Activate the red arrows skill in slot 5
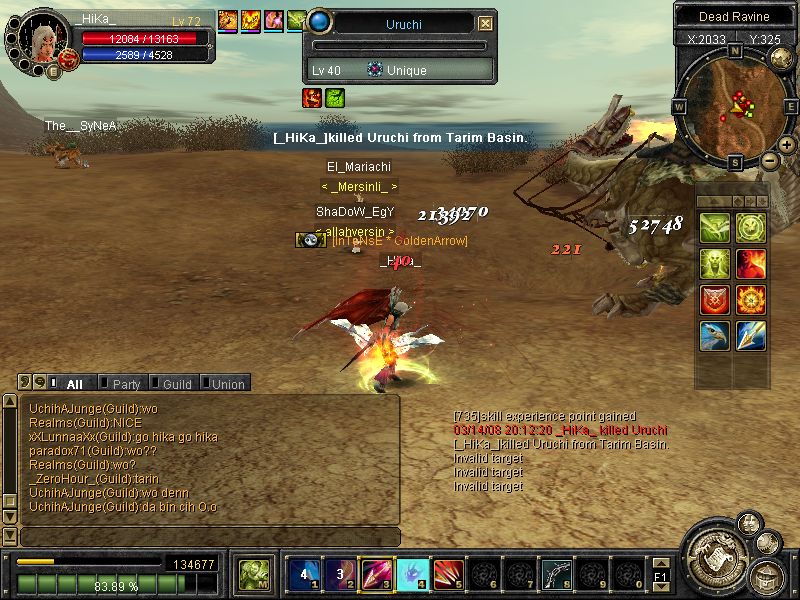800x600 pixels. pos(448,574)
